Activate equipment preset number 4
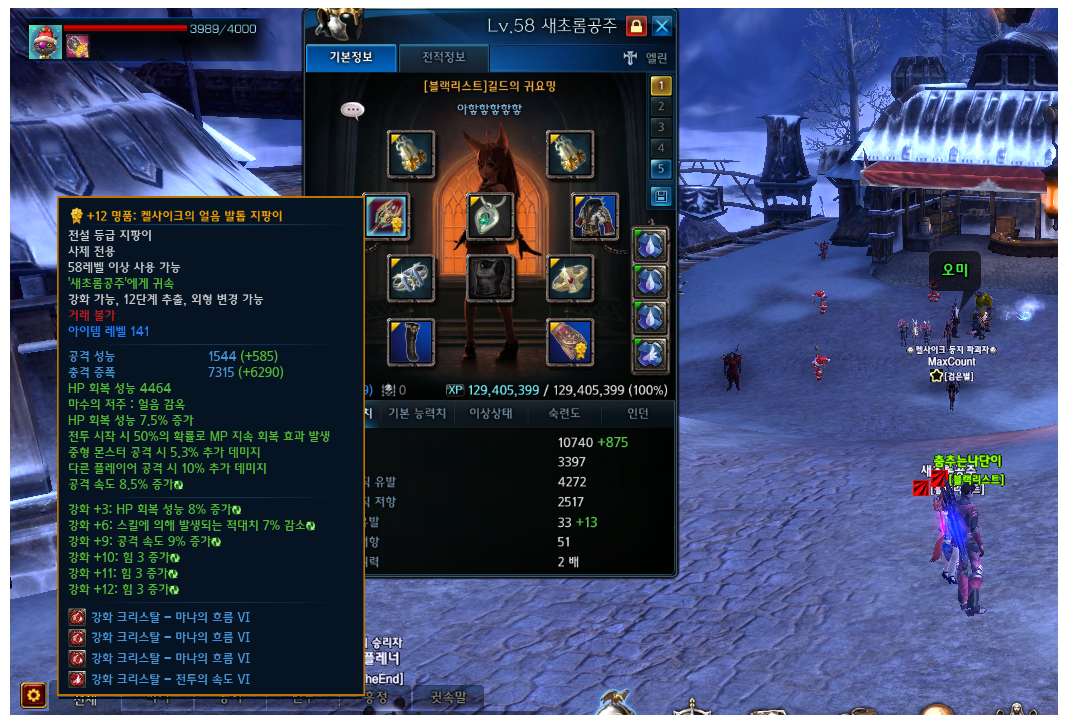1069x726 pixels. point(660,148)
